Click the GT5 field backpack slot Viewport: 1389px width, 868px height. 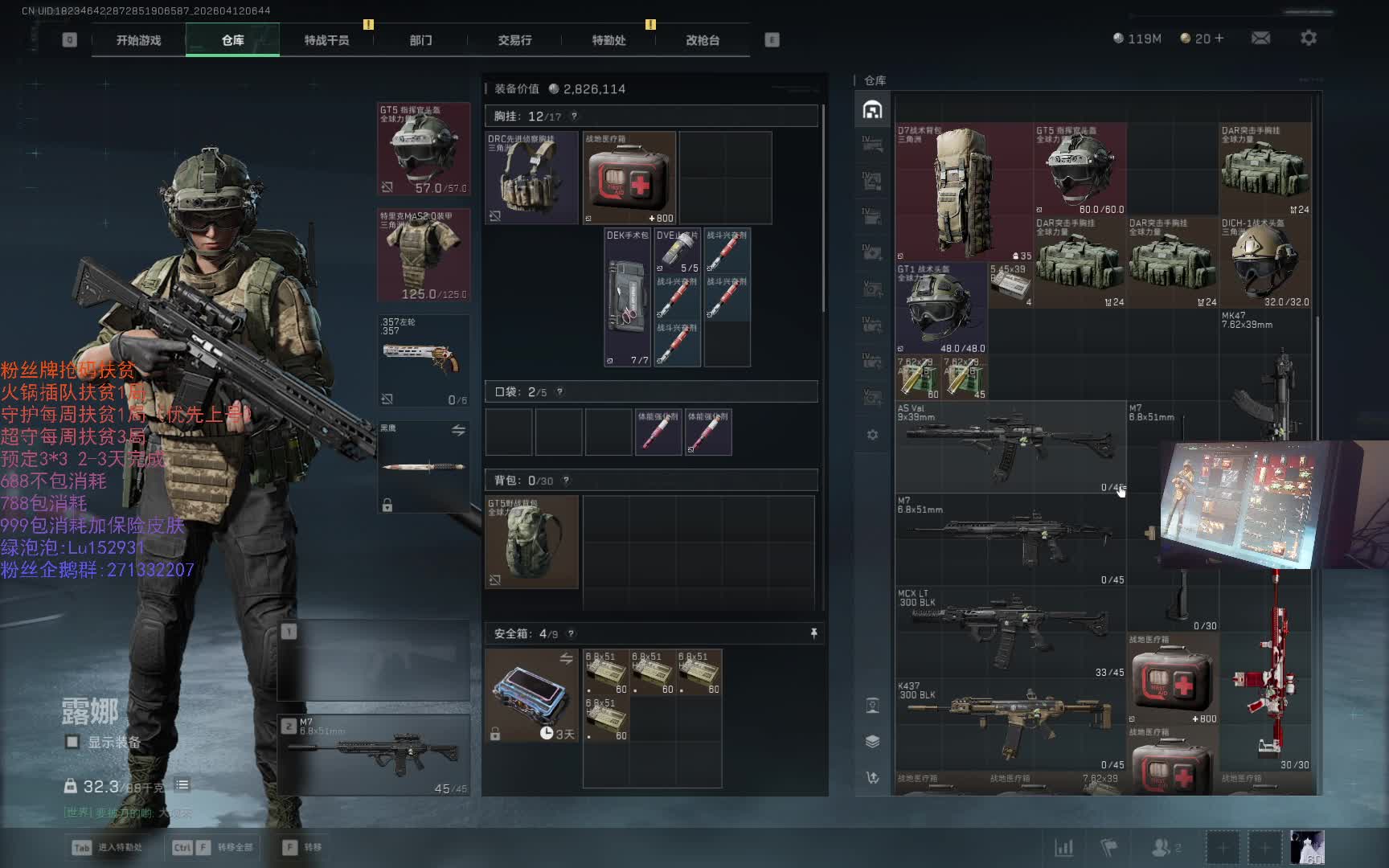[x=531, y=542]
